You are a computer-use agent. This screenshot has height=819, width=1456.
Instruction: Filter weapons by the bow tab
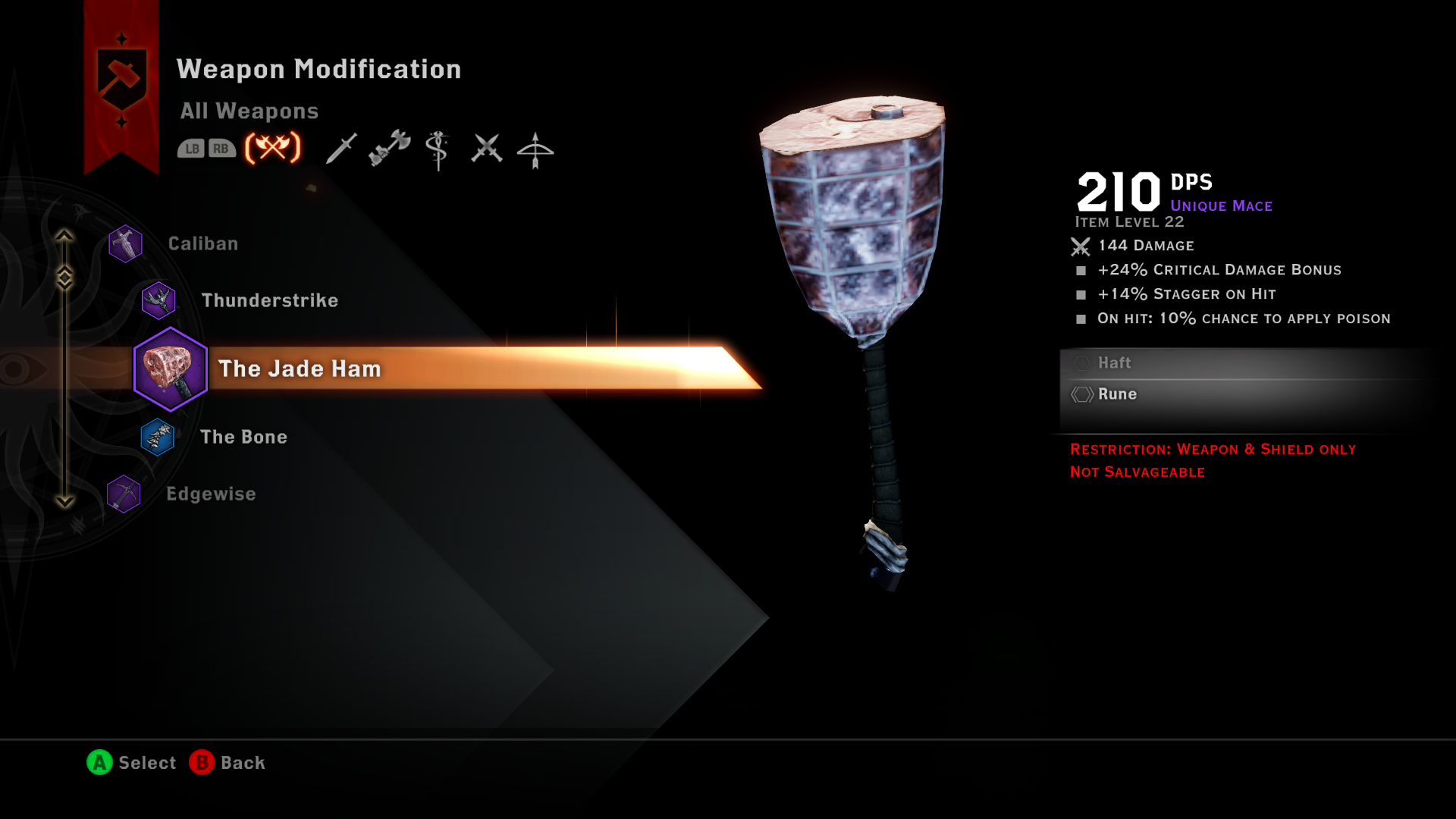(x=535, y=149)
